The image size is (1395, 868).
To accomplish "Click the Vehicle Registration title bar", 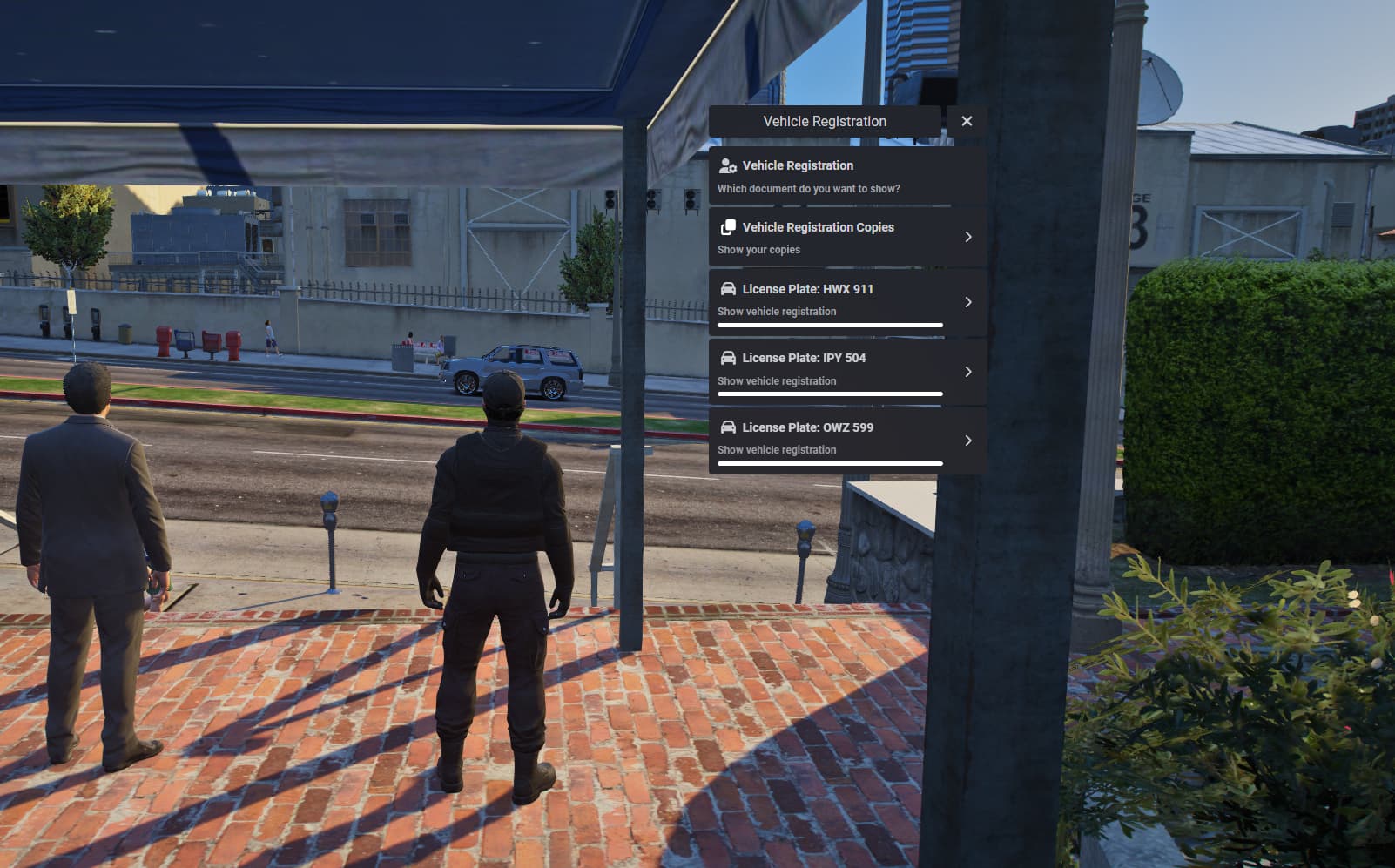I will click(x=826, y=121).
